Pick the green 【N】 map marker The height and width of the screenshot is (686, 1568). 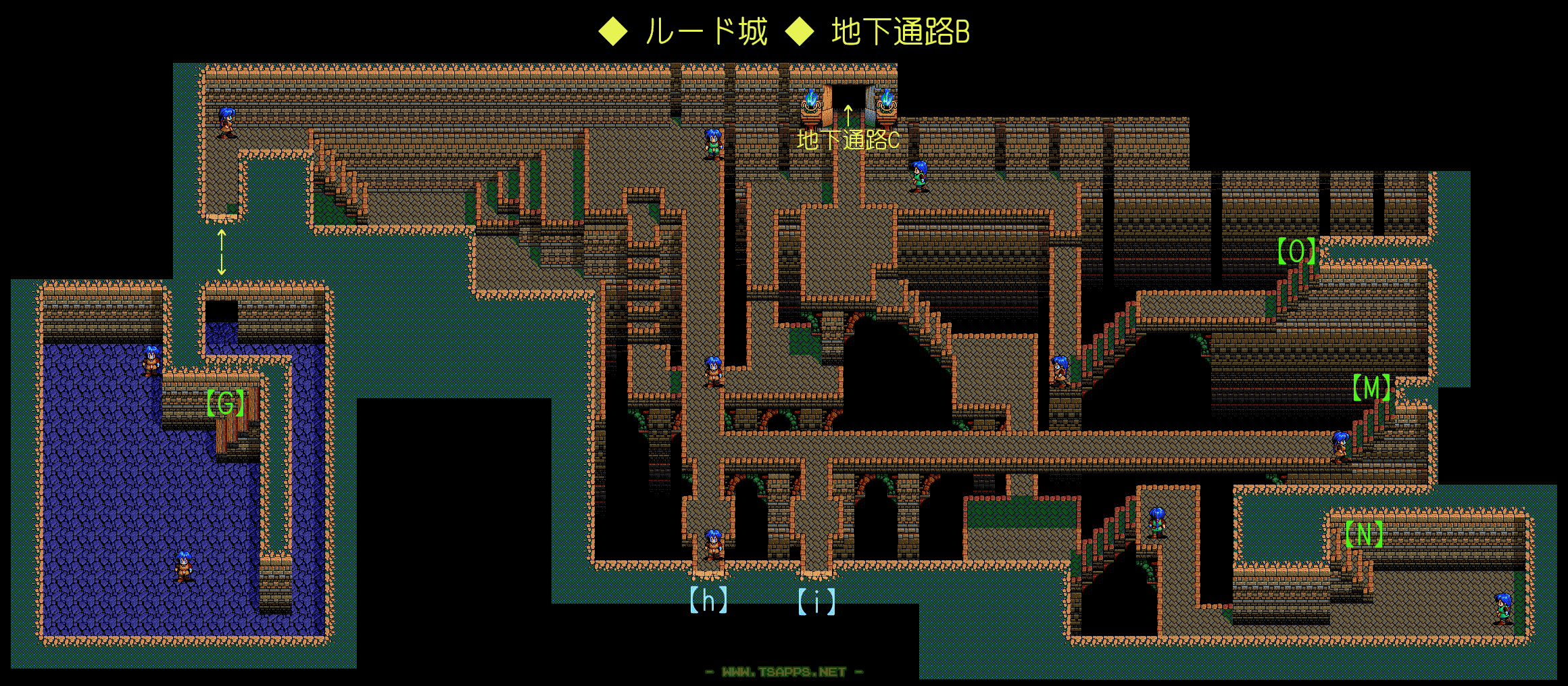pos(1363,535)
